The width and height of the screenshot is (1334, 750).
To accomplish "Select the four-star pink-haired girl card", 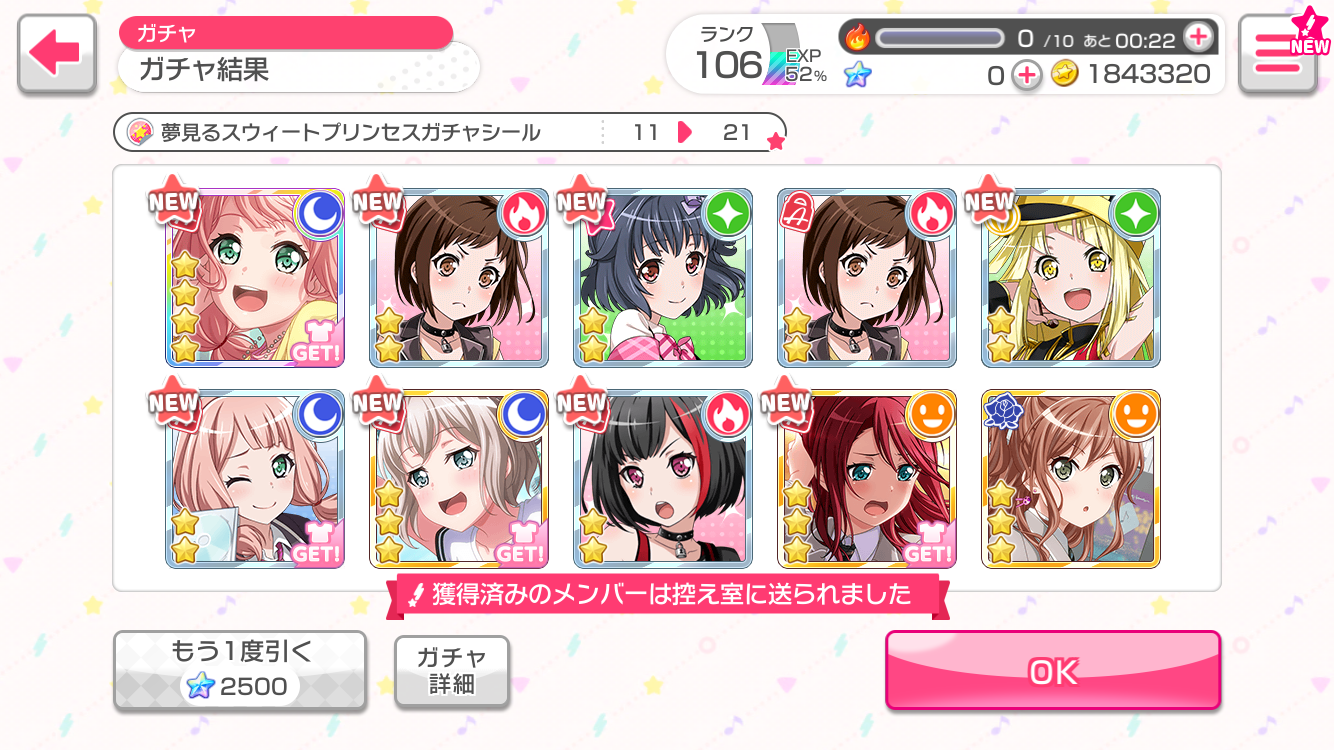I will [255, 278].
